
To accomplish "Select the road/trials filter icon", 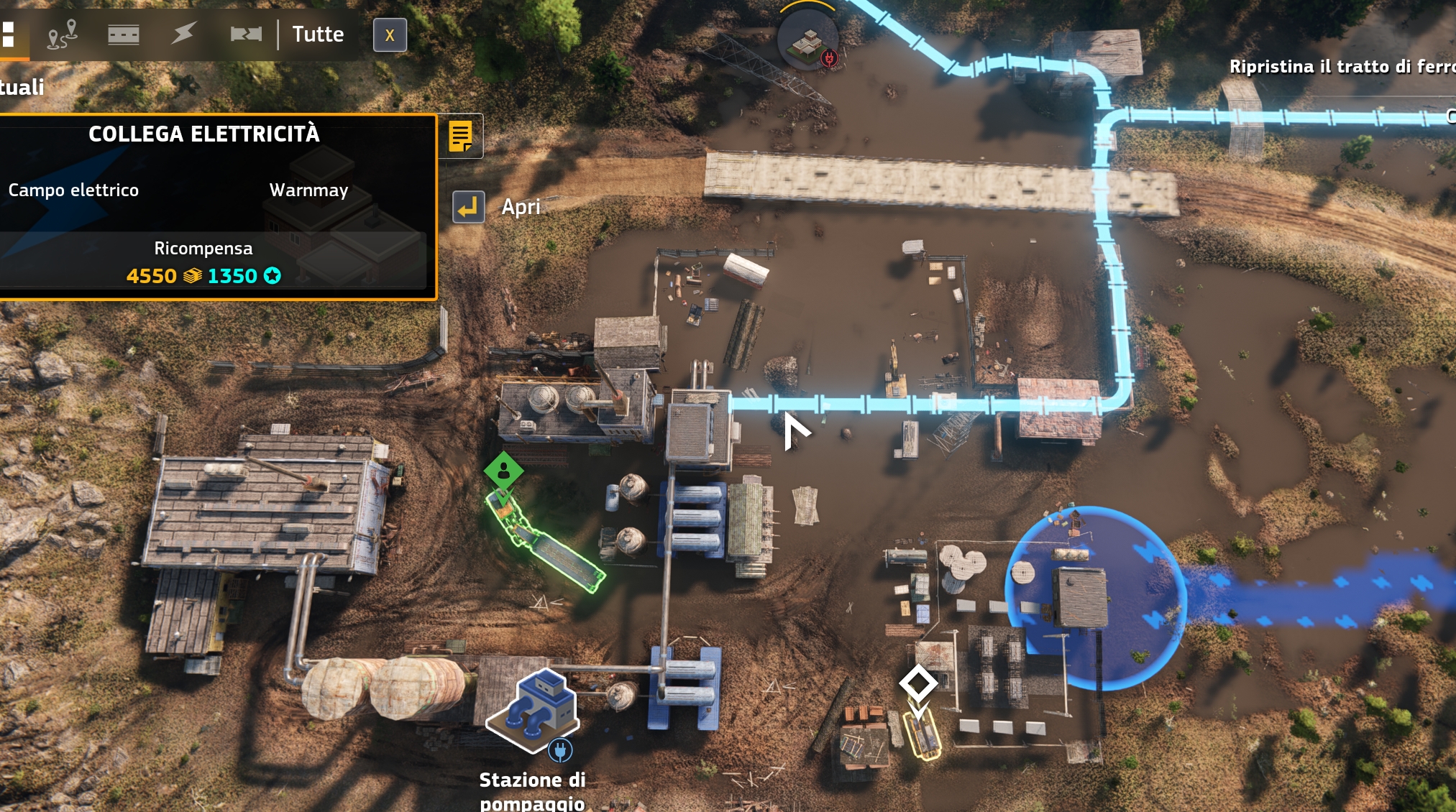I will 124,34.
